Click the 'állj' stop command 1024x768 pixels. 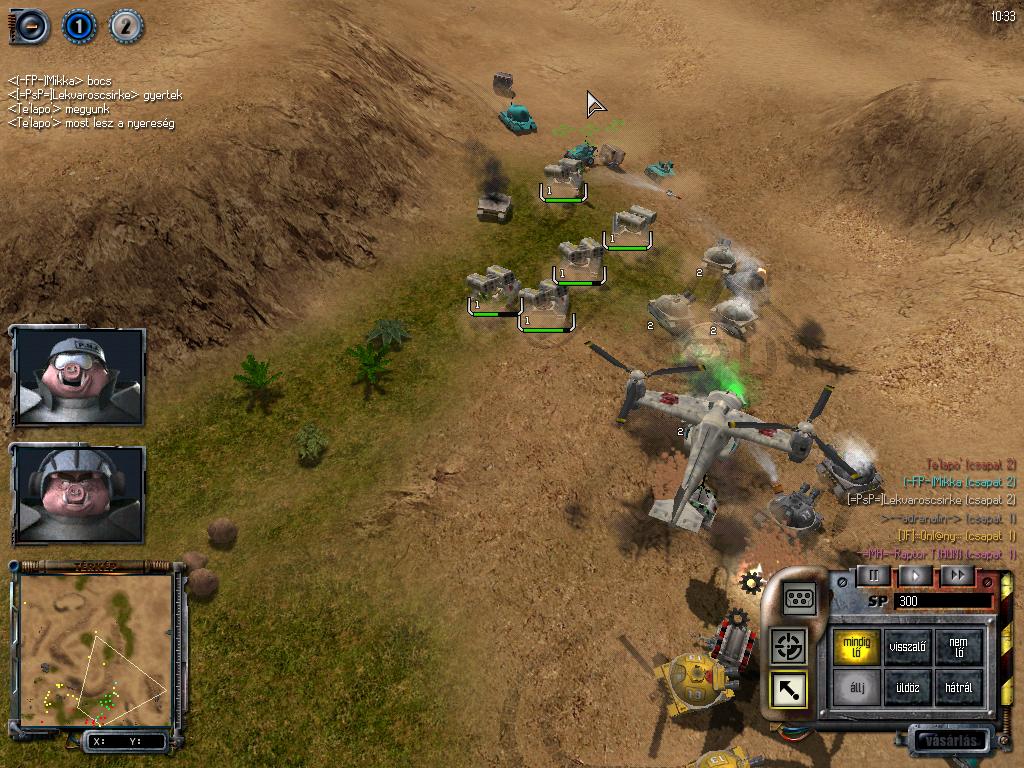856,689
